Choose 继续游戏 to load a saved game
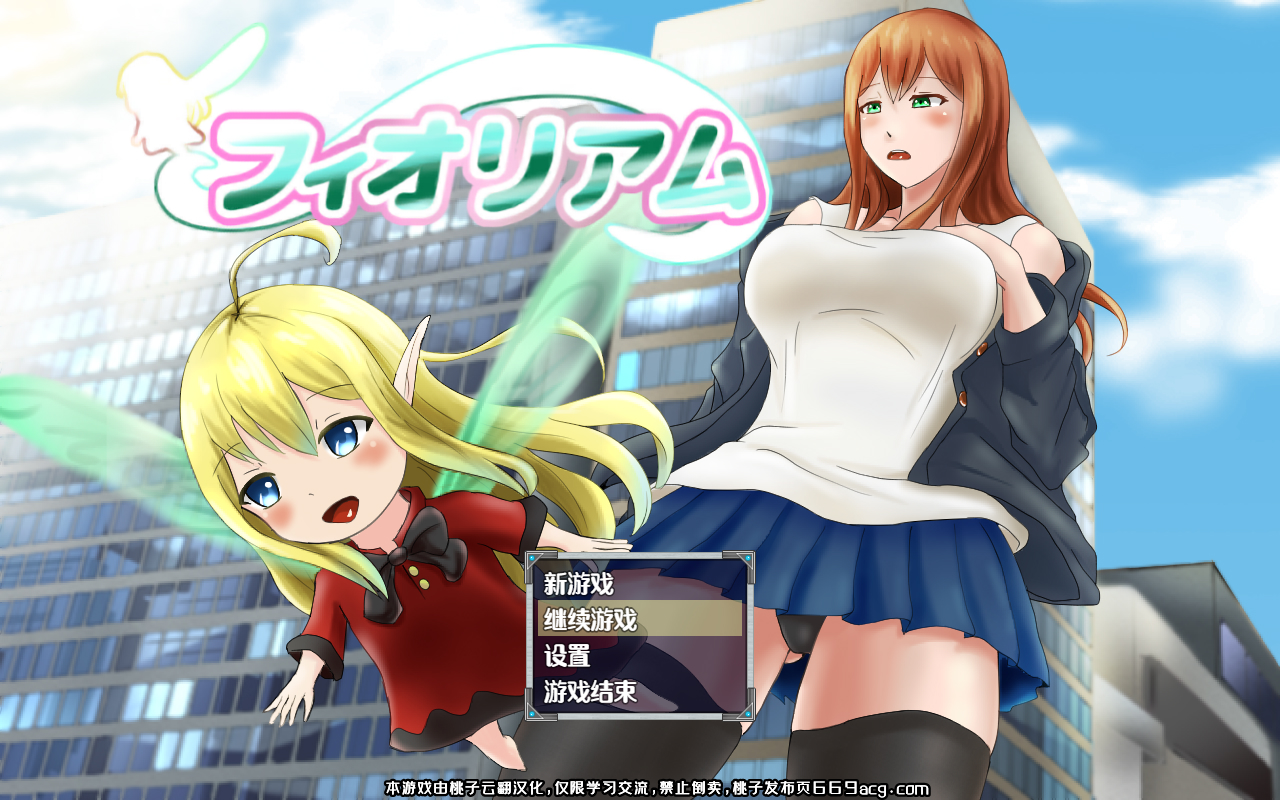Image resolution: width=1280 pixels, height=800 pixels. pos(588,618)
